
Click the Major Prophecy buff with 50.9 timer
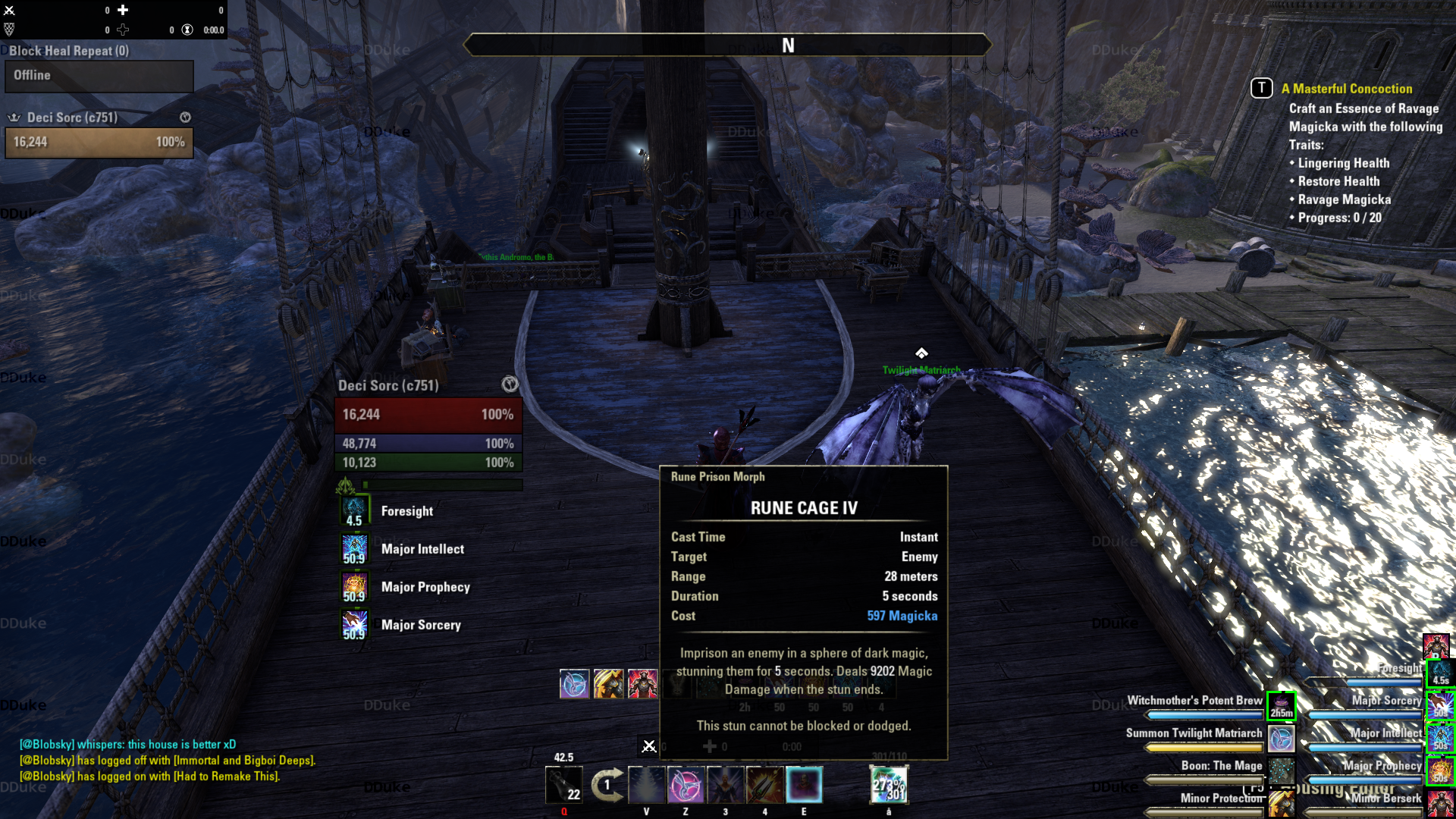pyautogui.click(x=354, y=587)
